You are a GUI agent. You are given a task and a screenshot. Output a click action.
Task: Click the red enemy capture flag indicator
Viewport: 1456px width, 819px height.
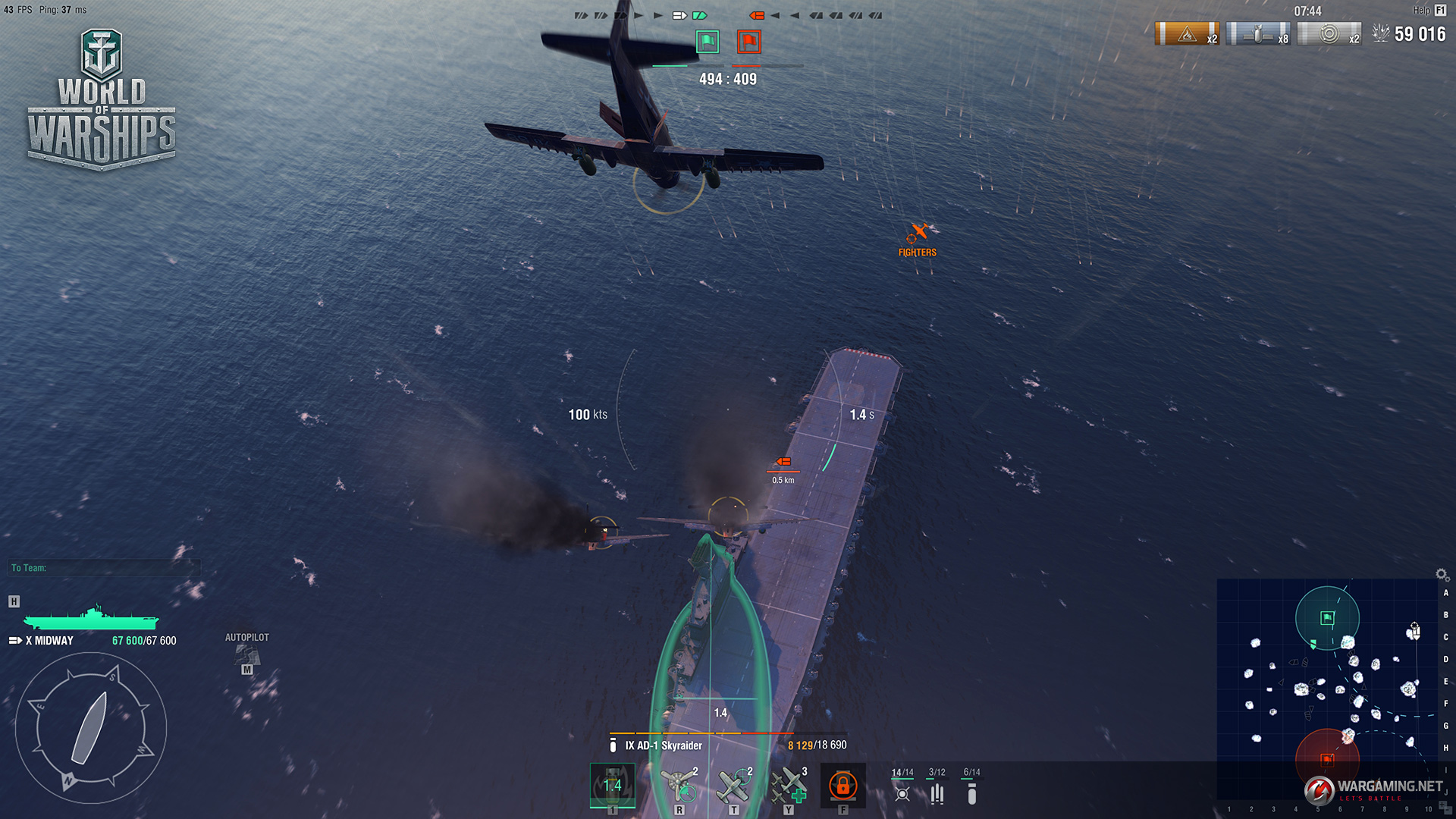click(748, 41)
